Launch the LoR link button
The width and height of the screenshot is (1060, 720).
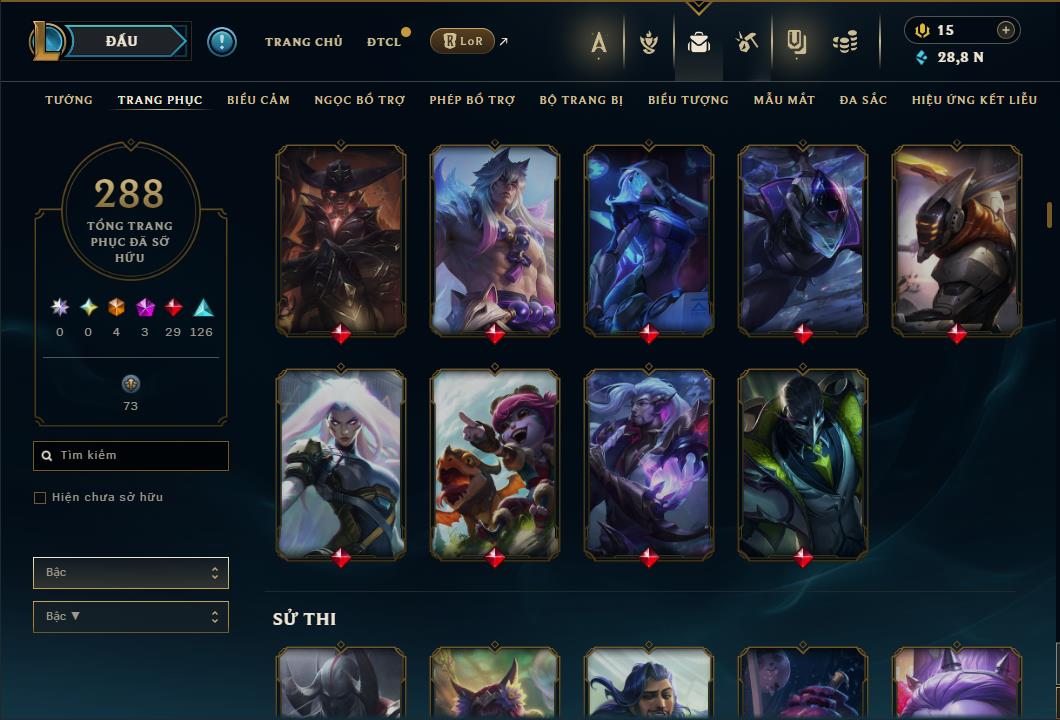click(x=462, y=41)
